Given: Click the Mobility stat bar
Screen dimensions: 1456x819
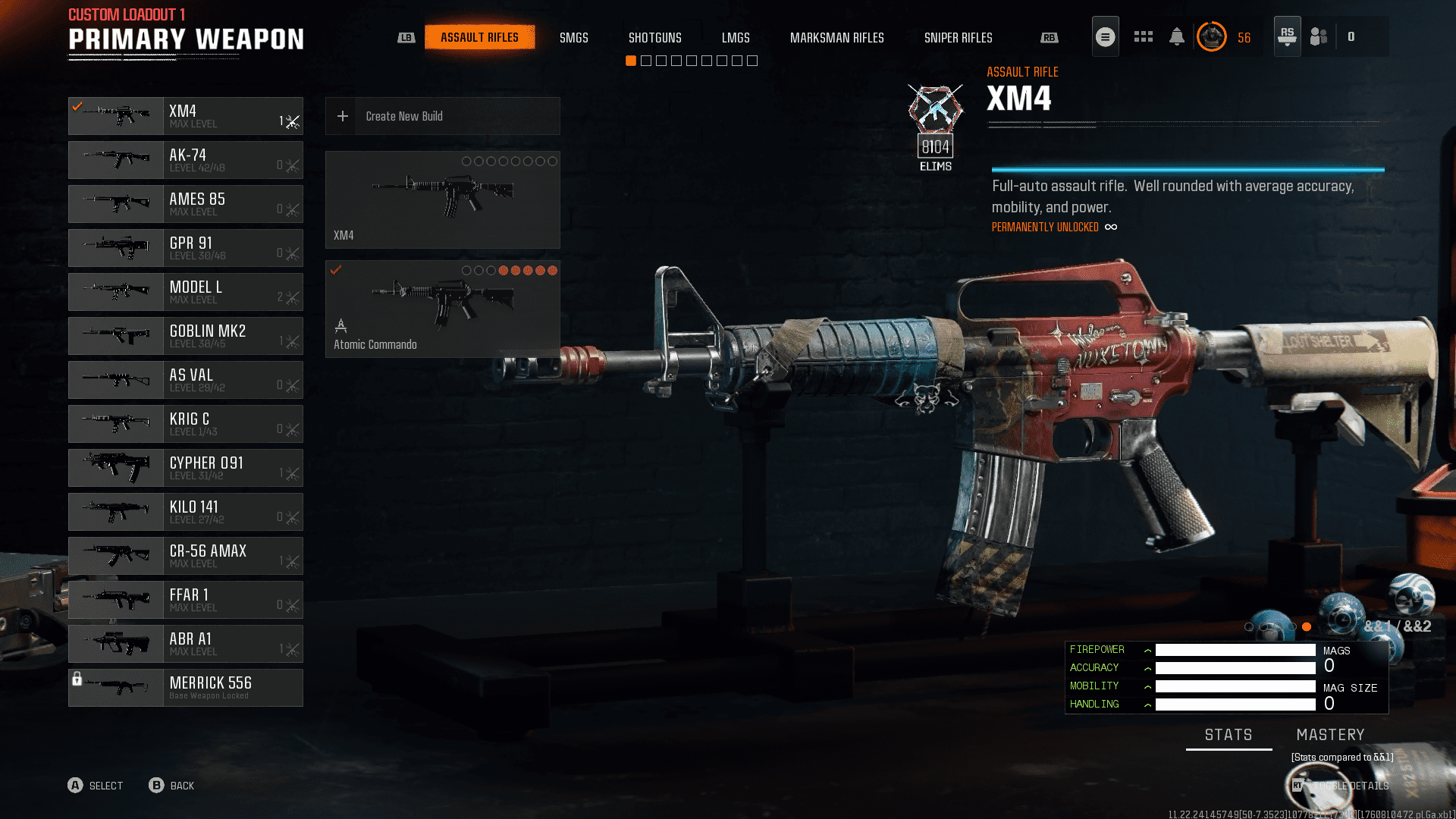Looking at the screenshot, I should click(x=1235, y=686).
